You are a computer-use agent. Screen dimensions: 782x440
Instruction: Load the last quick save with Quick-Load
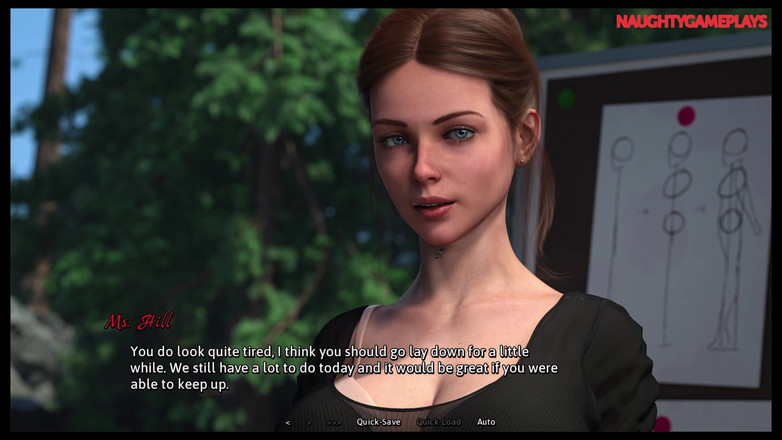[438, 422]
